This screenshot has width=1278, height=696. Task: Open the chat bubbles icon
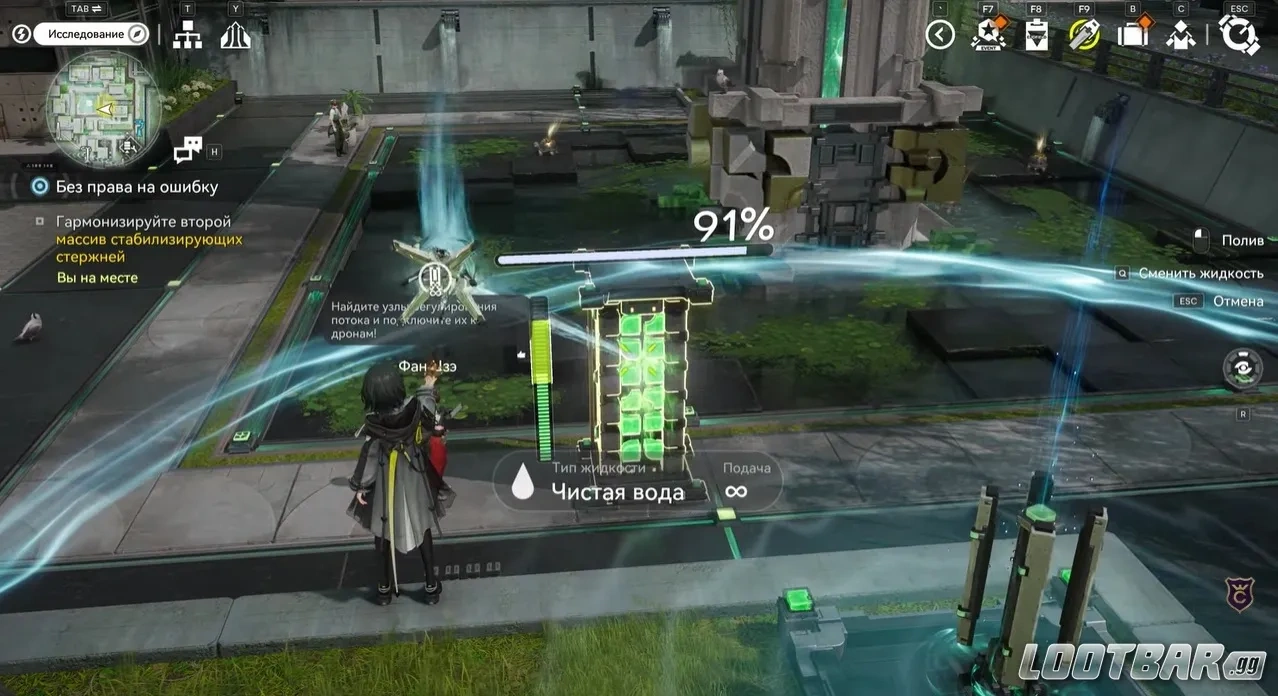tap(188, 150)
